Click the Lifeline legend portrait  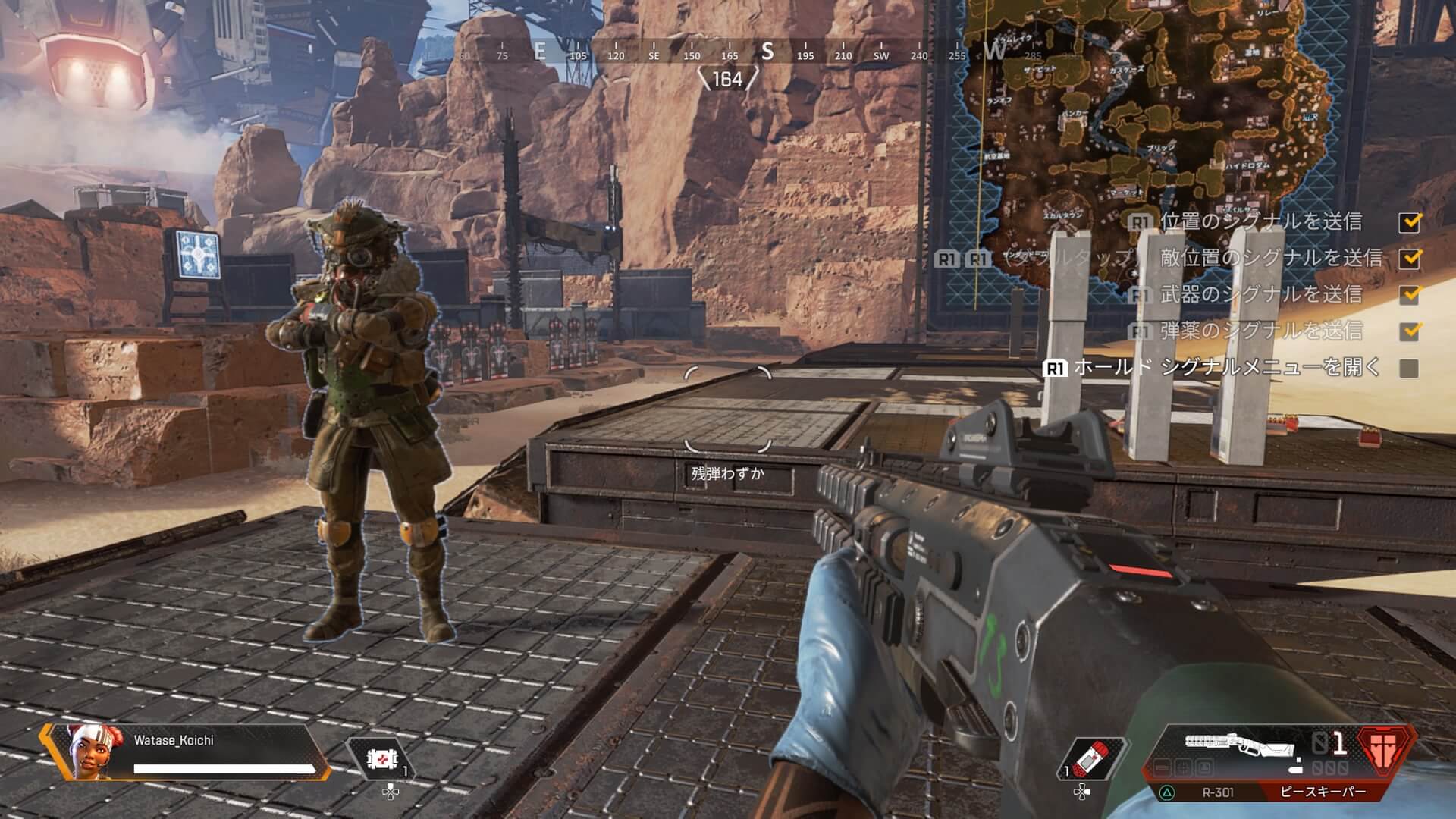pos(90,752)
